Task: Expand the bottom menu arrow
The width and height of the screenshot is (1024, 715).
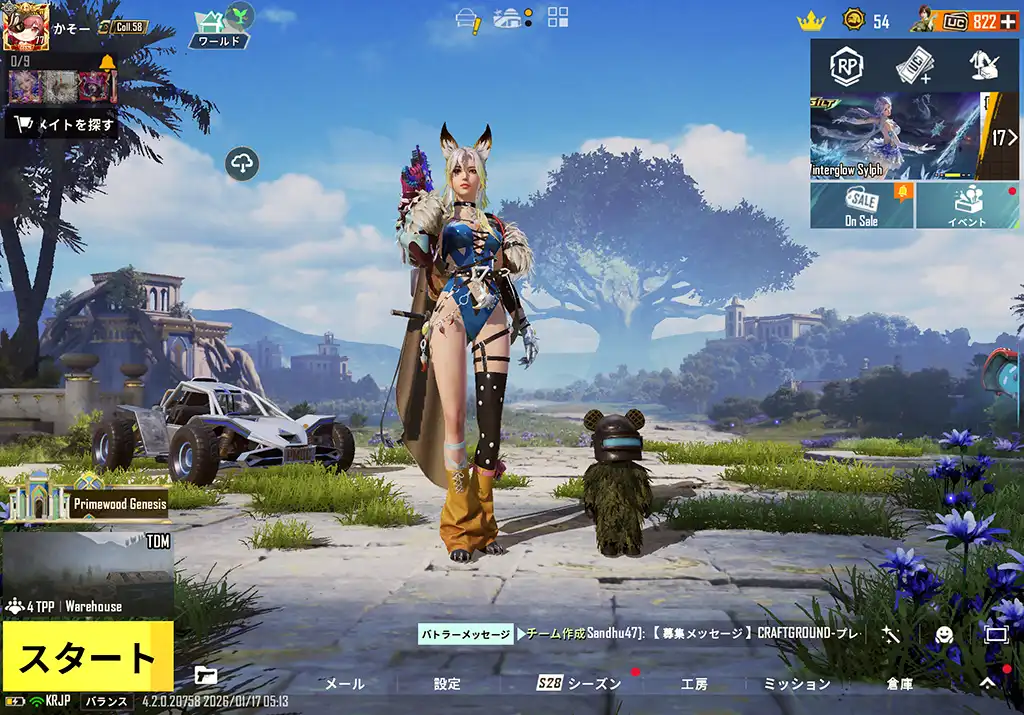Action: (987, 684)
